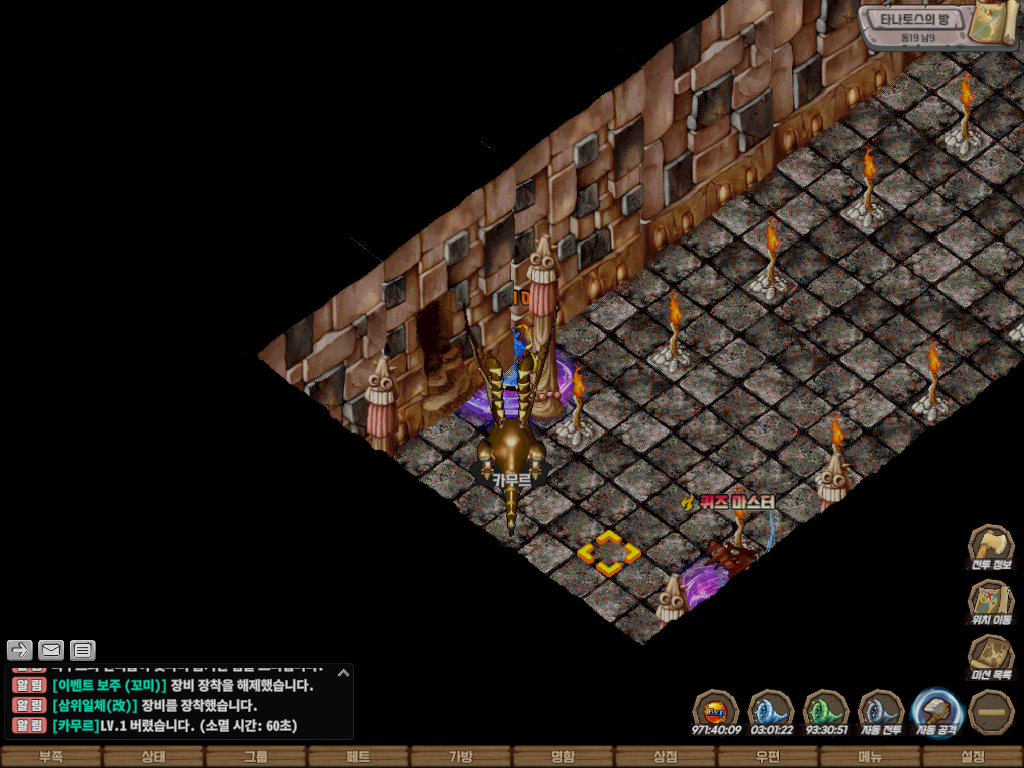1024x768 pixels.
Task: Collapse the icon tray with minus button
Action: [x=991, y=711]
